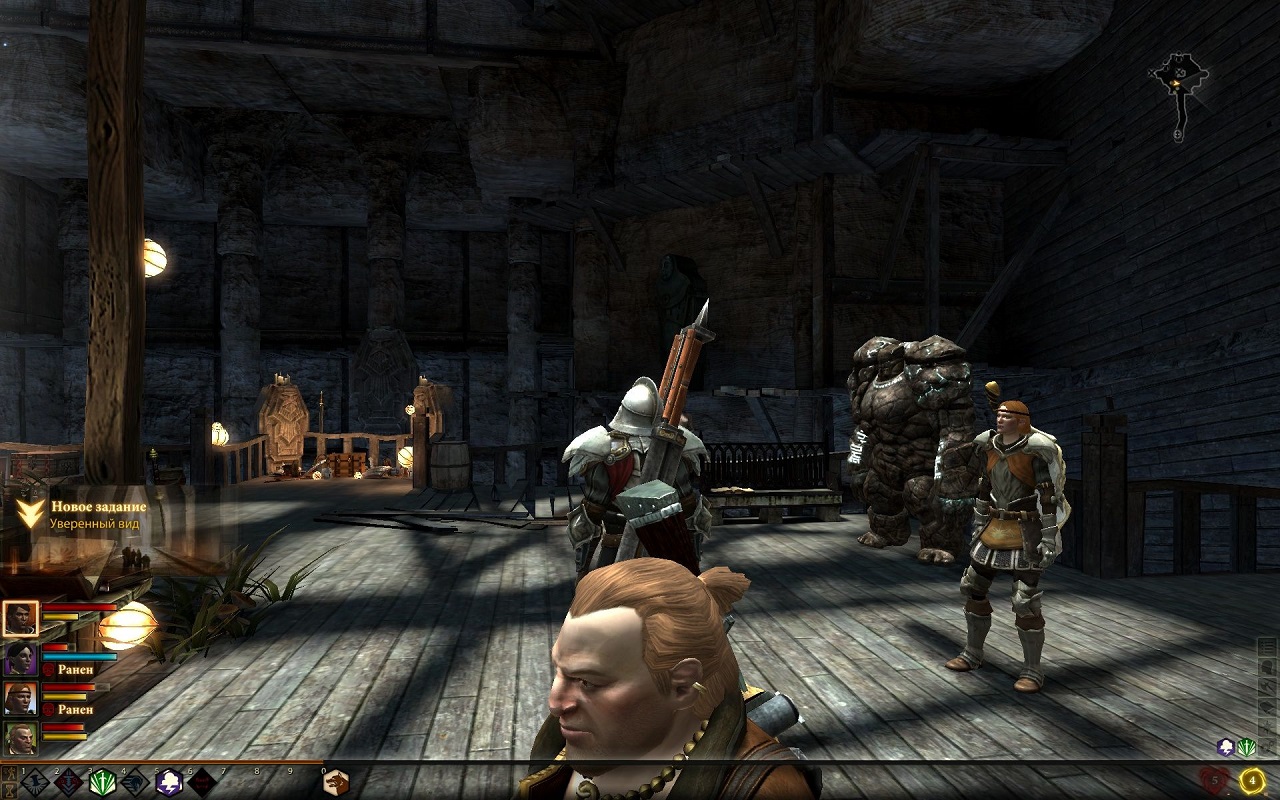Image resolution: width=1280 pixels, height=800 pixels.
Task: Trigger the blue helmet ability in slot 4
Action: (135, 782)
